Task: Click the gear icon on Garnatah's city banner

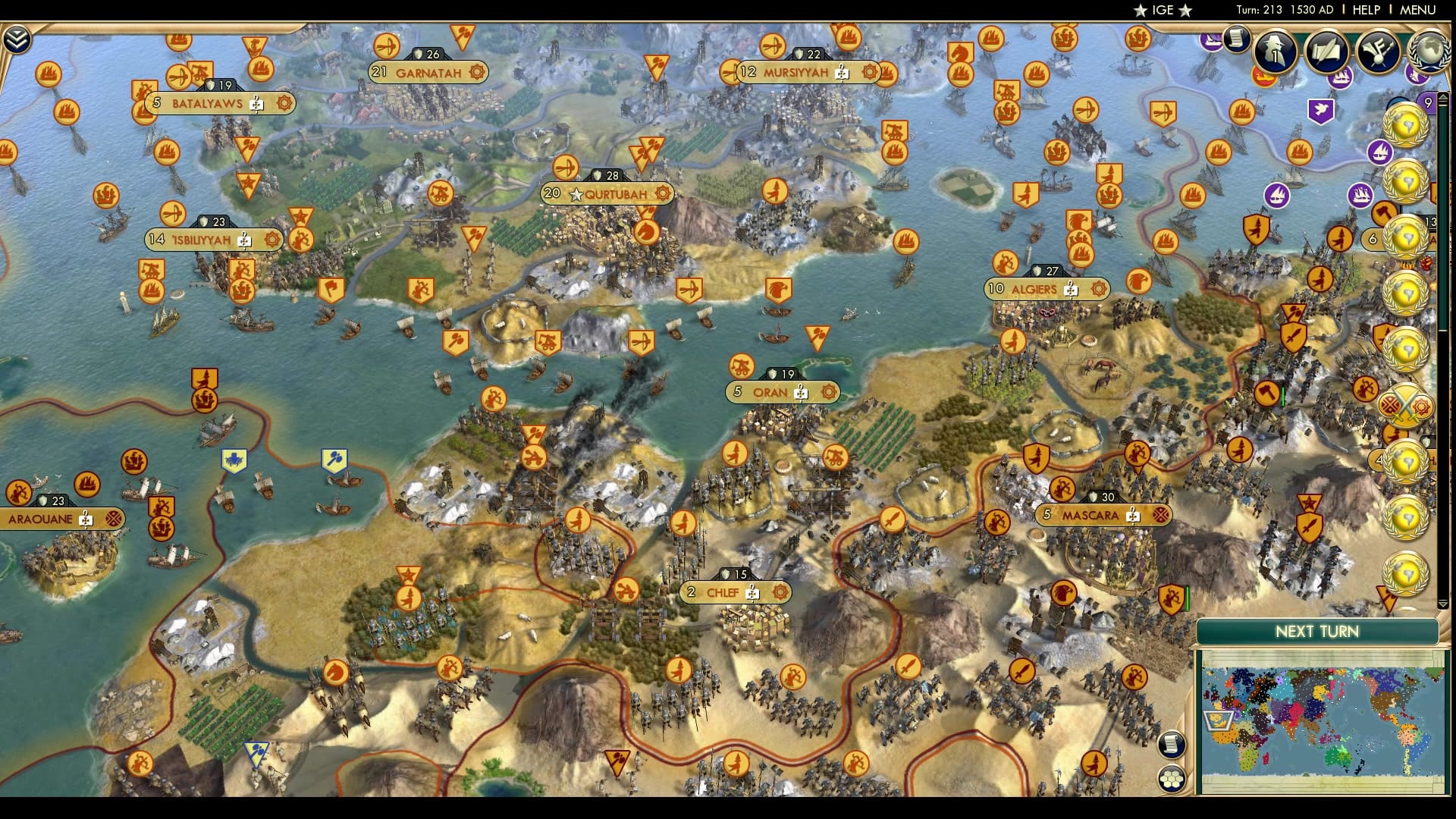Action: pos(477,73)
